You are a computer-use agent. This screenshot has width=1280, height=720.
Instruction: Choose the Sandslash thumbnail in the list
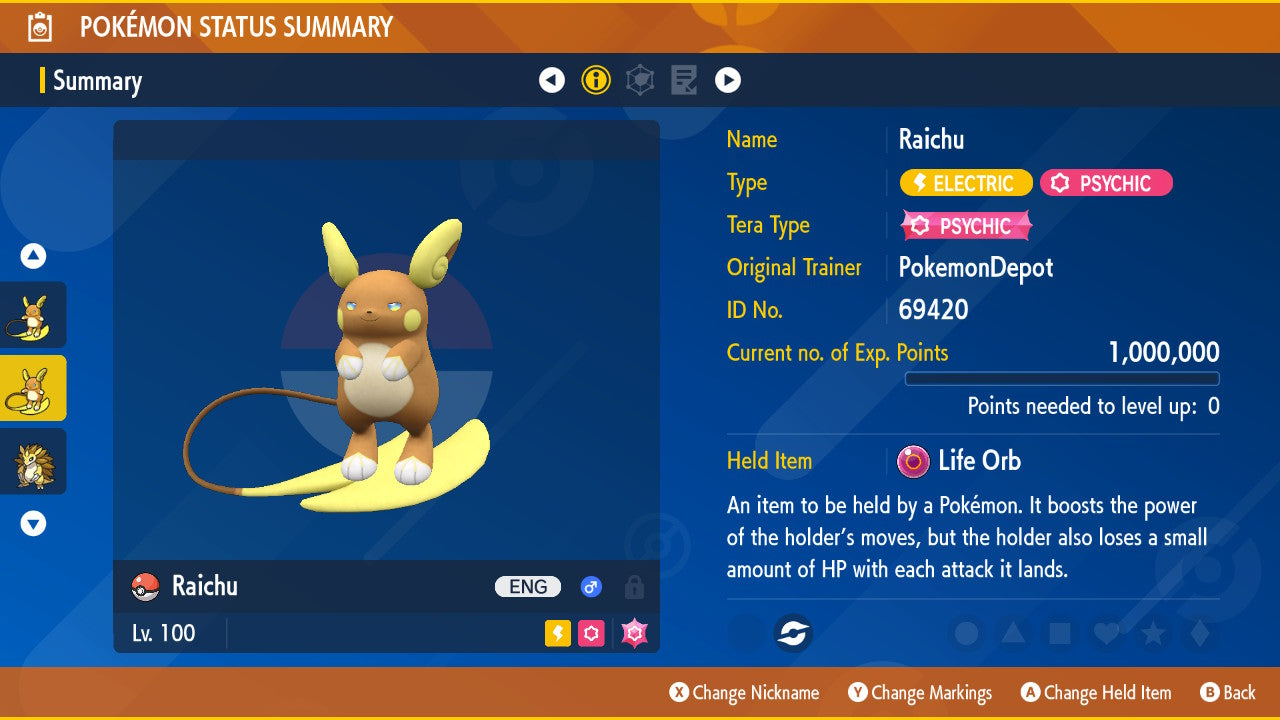(33, 461)
